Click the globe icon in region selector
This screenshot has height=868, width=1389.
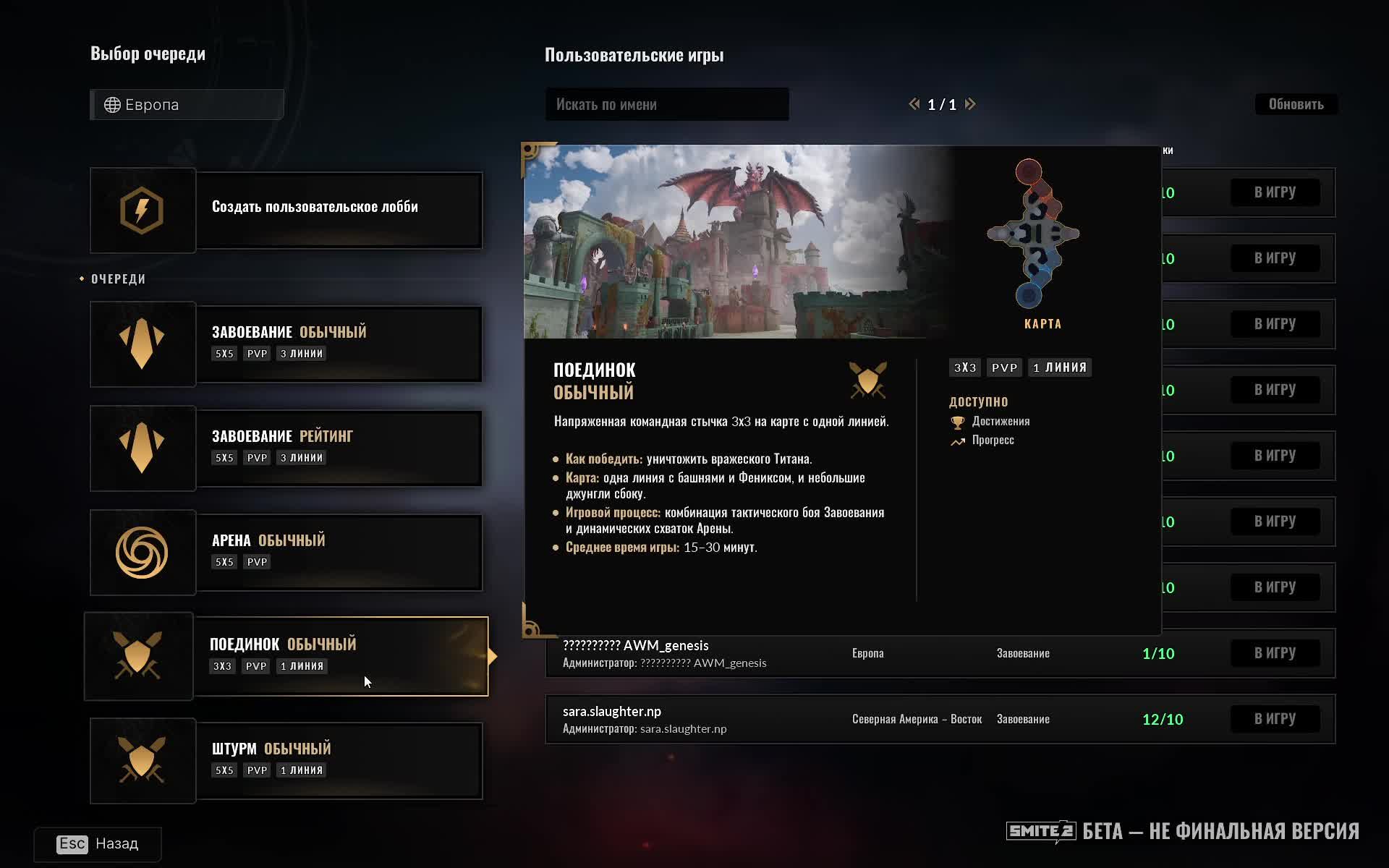(111, 104)
